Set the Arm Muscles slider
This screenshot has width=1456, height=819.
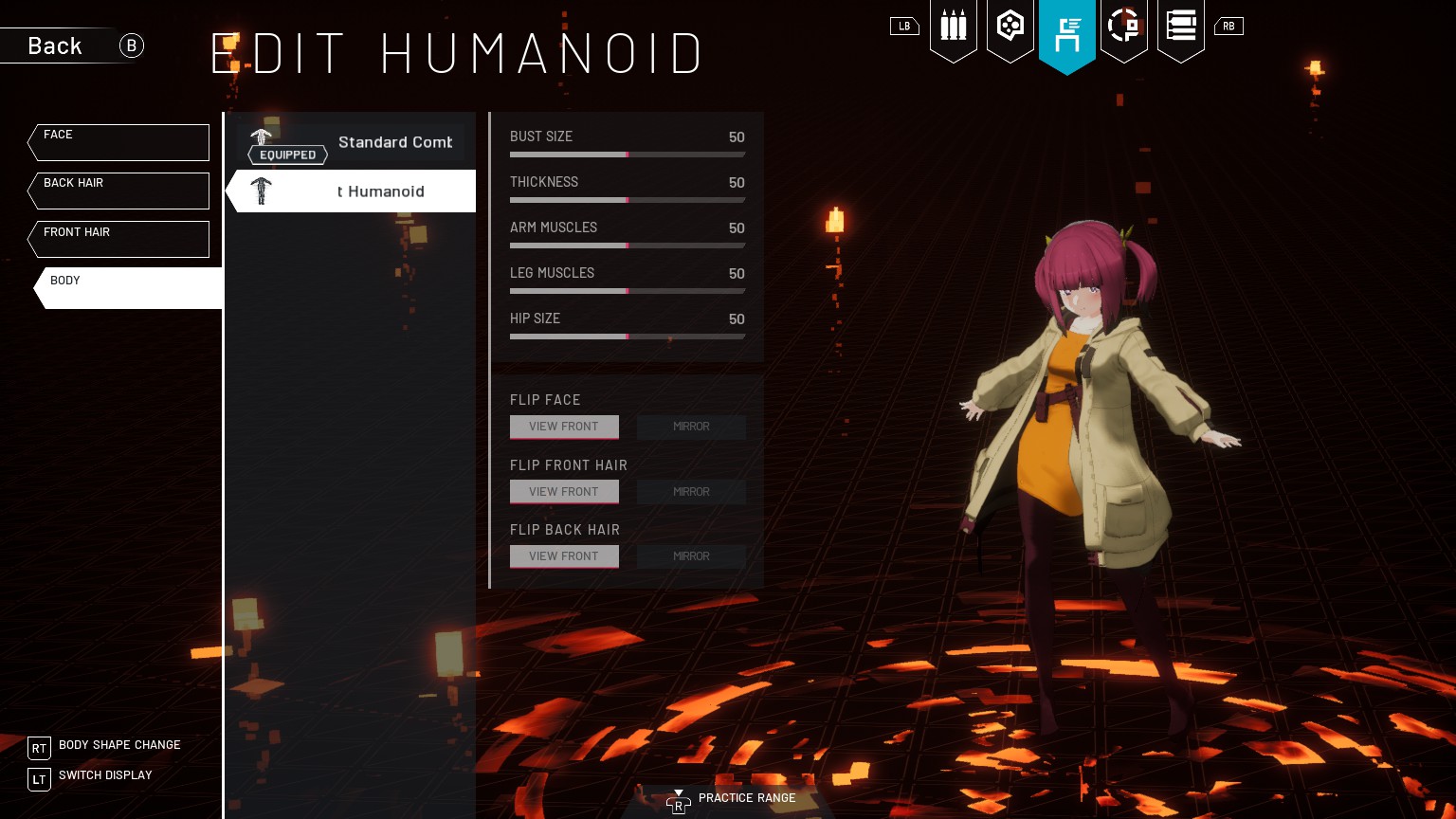[x=627, y=246]
